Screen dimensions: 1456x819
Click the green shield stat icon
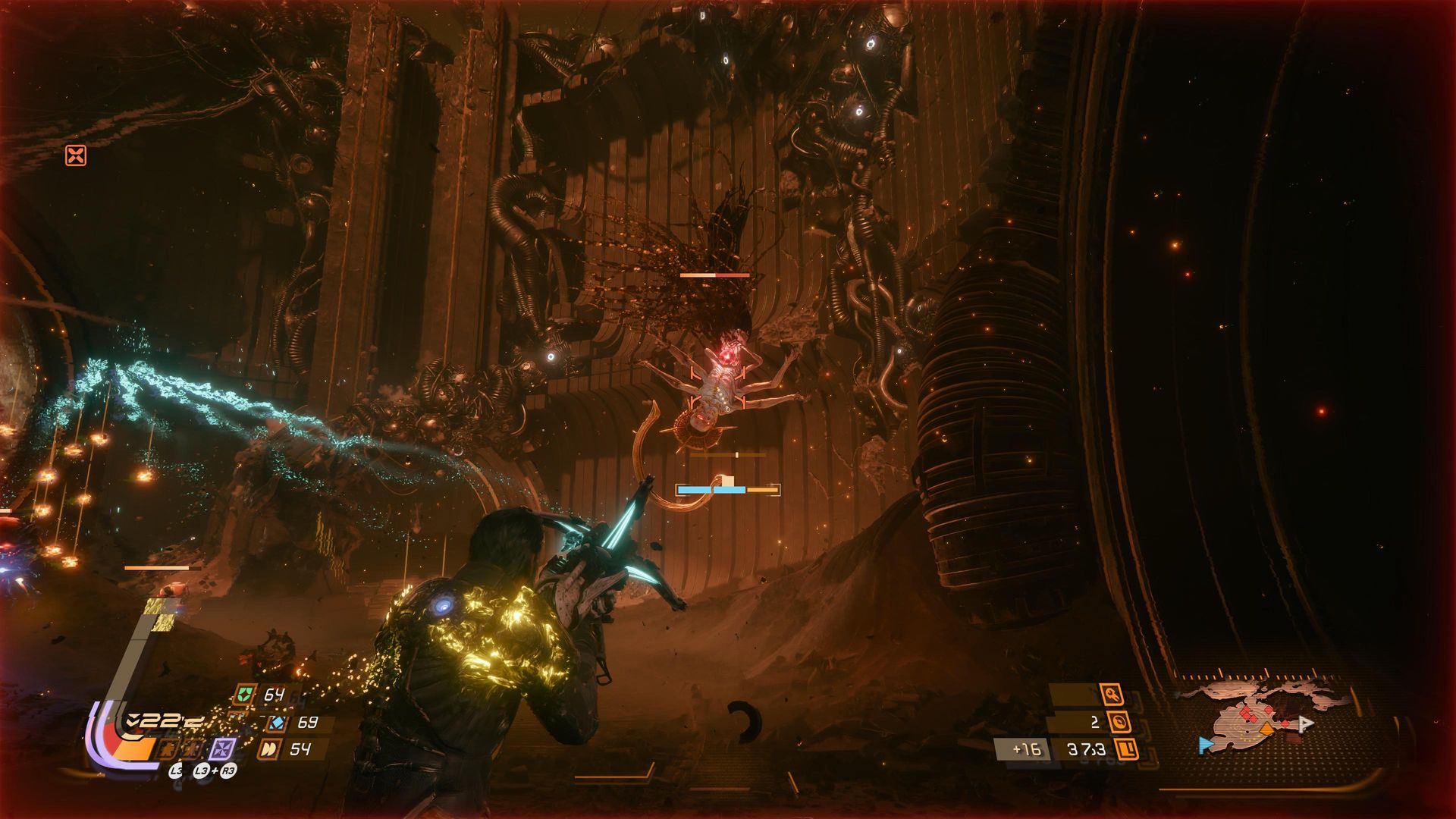click(x=246, y=694)
